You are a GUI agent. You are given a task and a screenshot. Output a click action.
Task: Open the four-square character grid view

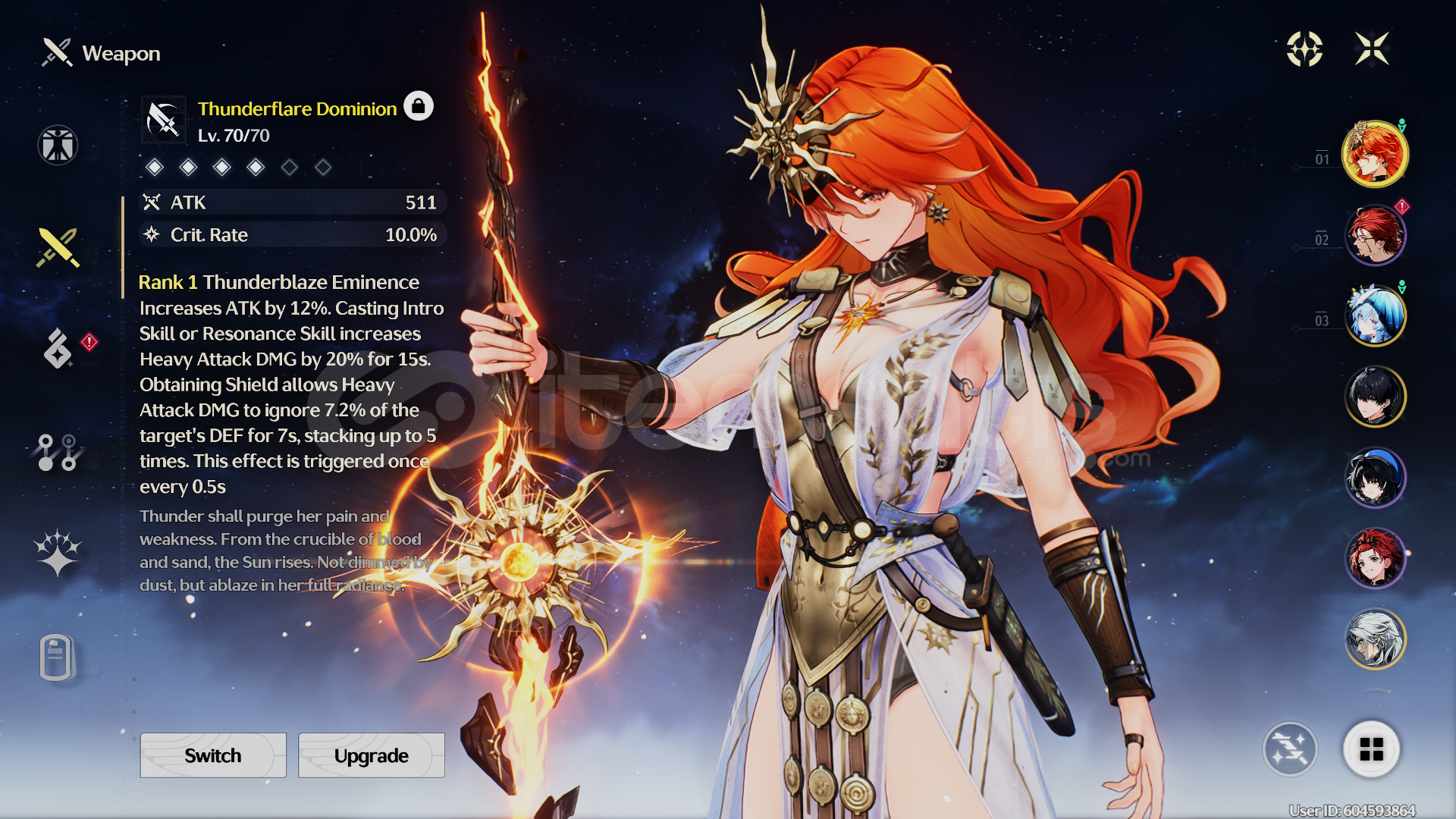1371,749
